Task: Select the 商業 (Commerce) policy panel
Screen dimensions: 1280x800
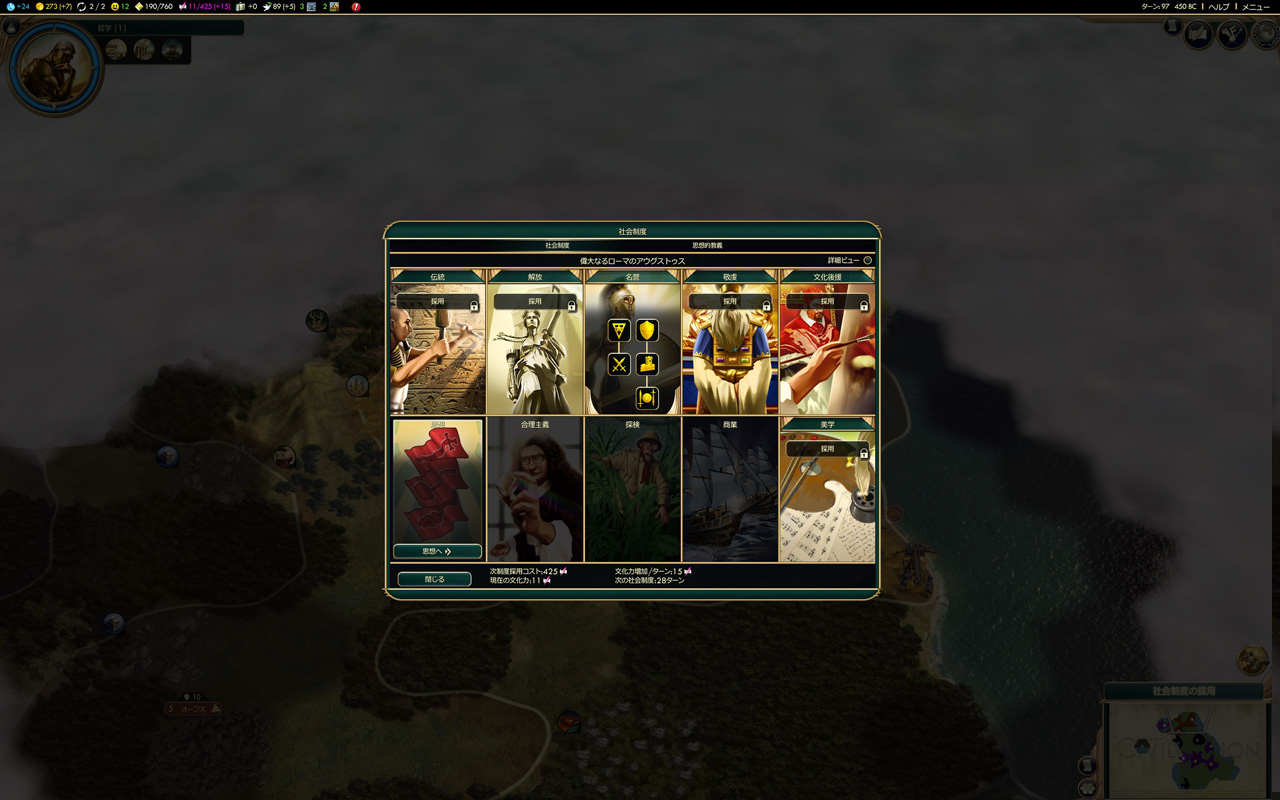Action: click(730, 490)
